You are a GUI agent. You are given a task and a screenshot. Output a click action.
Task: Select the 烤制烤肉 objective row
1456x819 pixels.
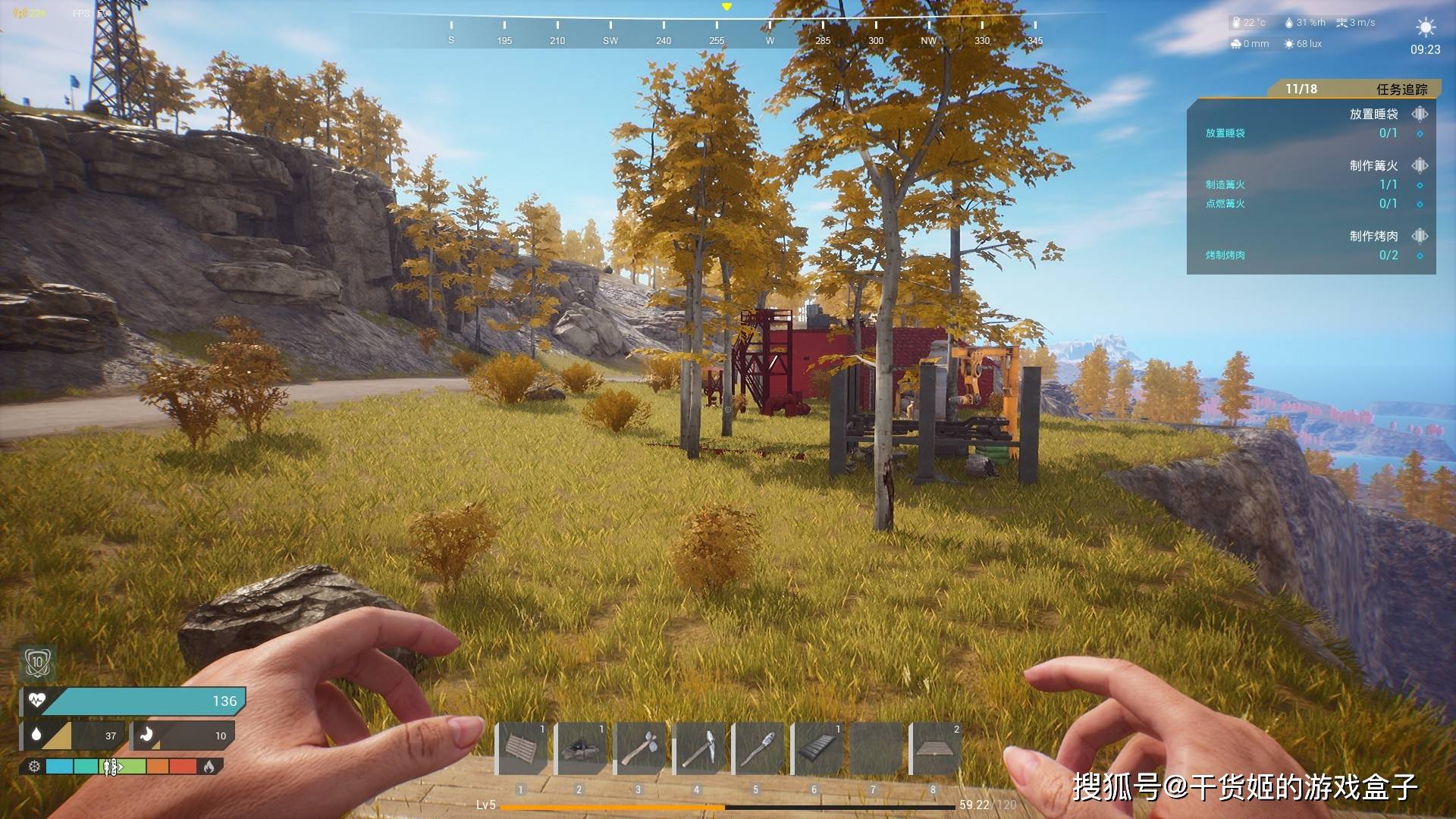(x=1310, y=255)
